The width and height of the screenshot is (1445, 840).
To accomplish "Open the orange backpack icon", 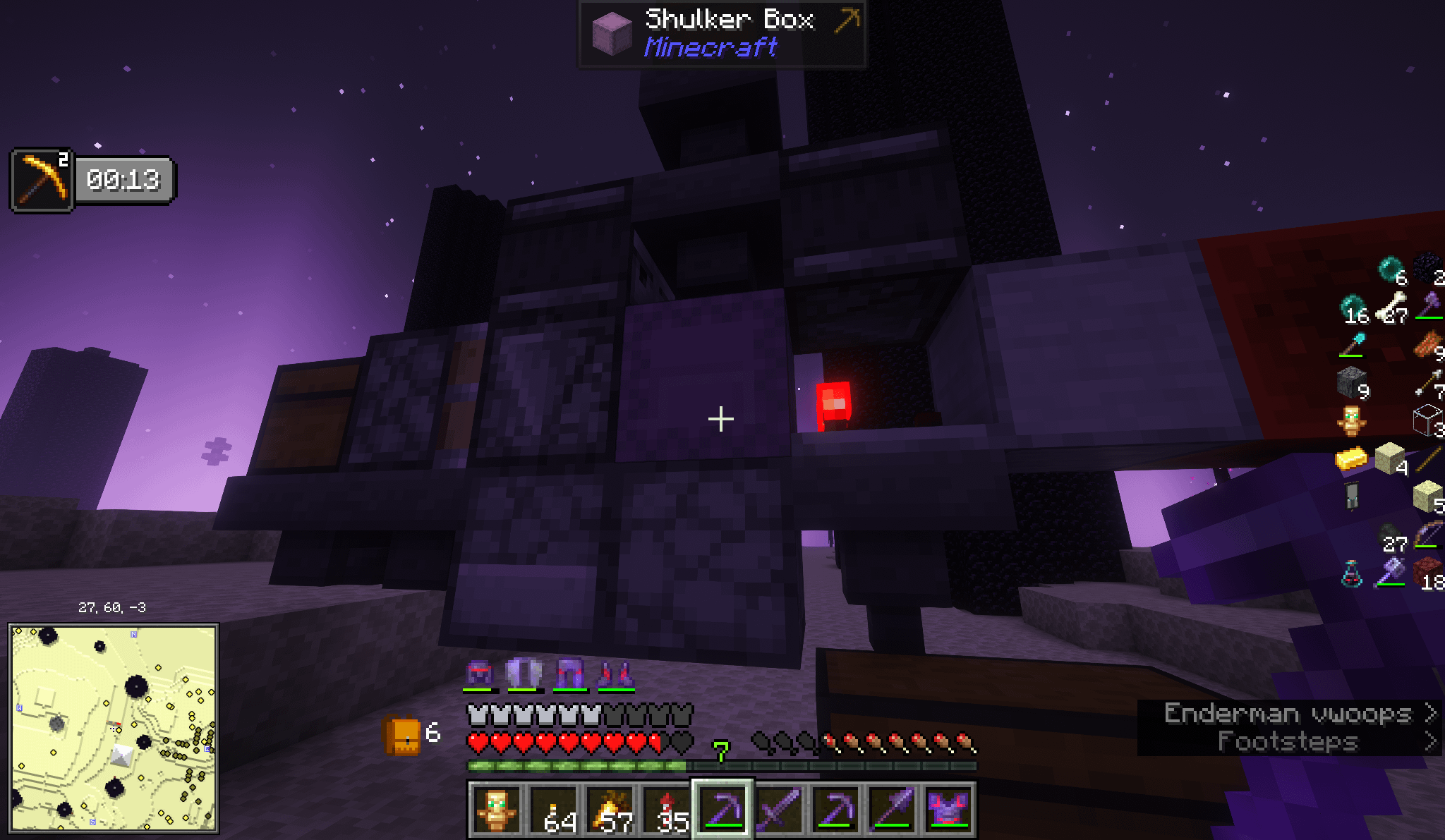I will coord(401,735).
